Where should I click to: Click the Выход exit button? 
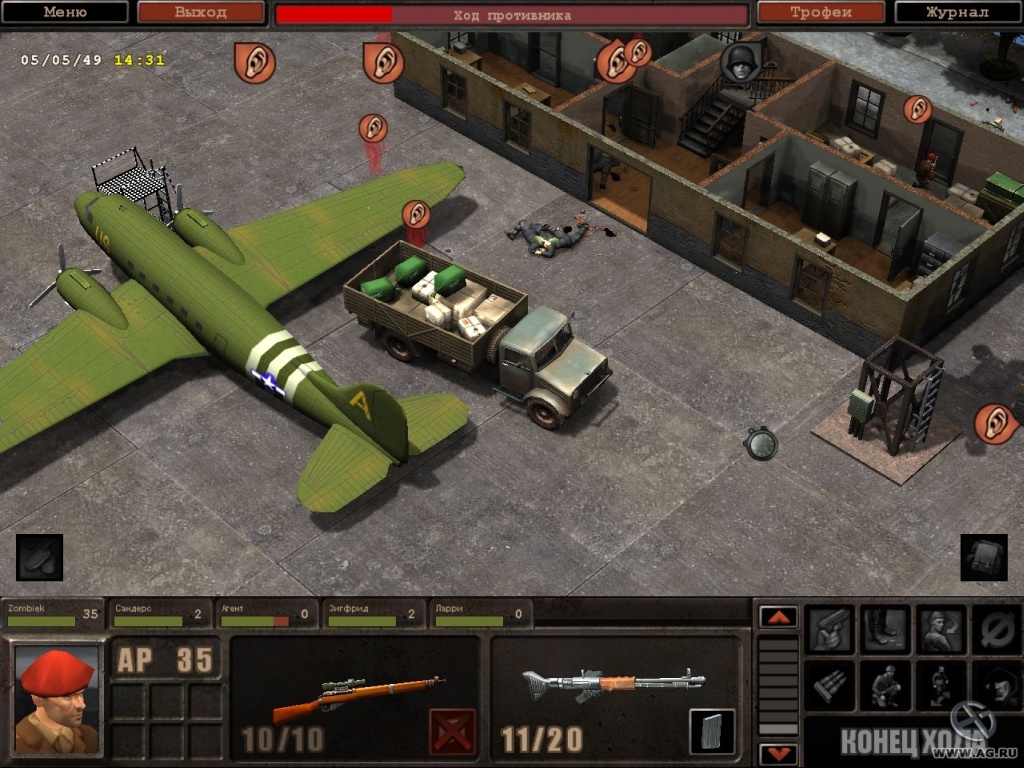200,13
